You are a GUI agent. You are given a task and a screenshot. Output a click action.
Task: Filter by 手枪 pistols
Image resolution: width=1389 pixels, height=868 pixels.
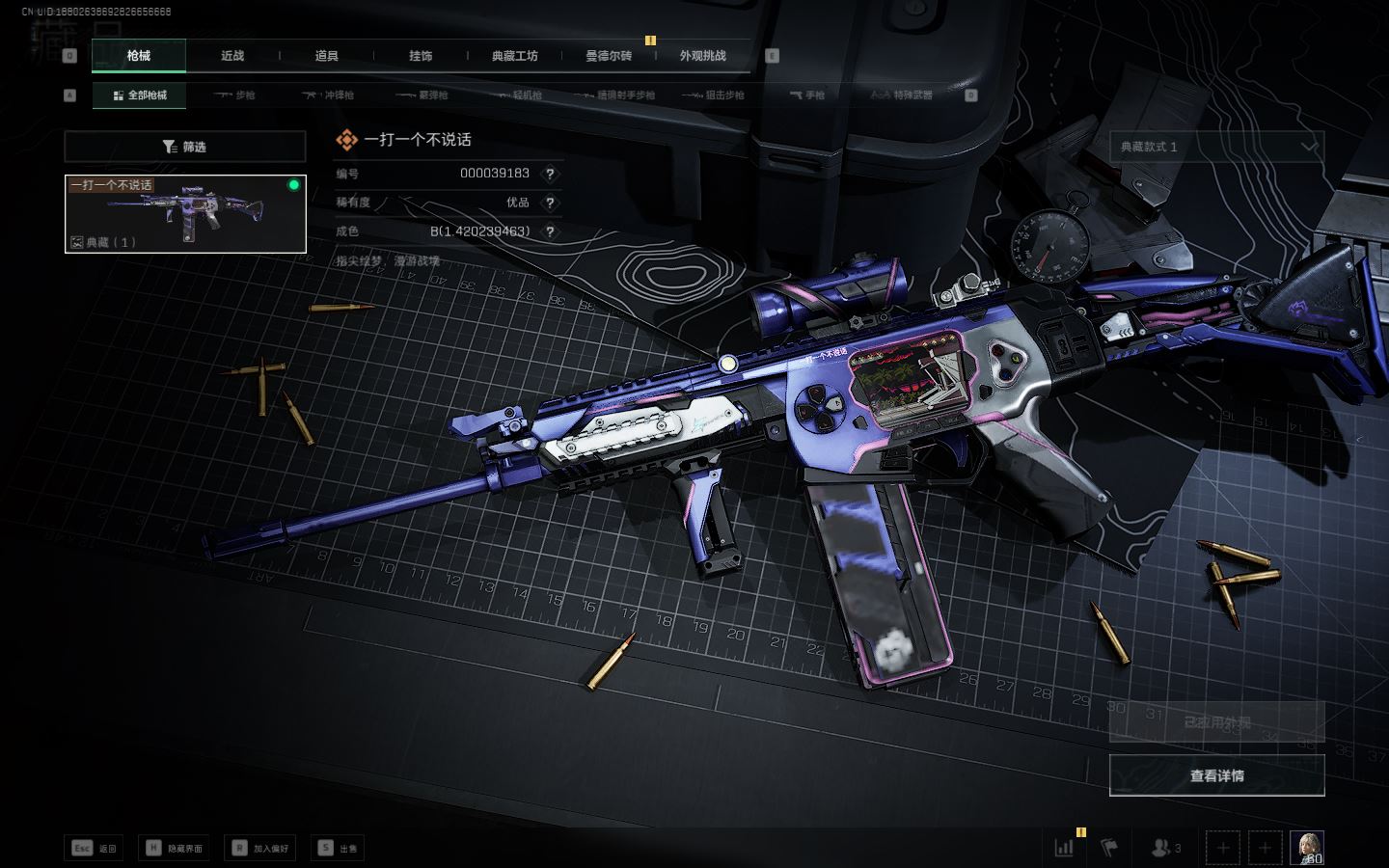[807, 95]
